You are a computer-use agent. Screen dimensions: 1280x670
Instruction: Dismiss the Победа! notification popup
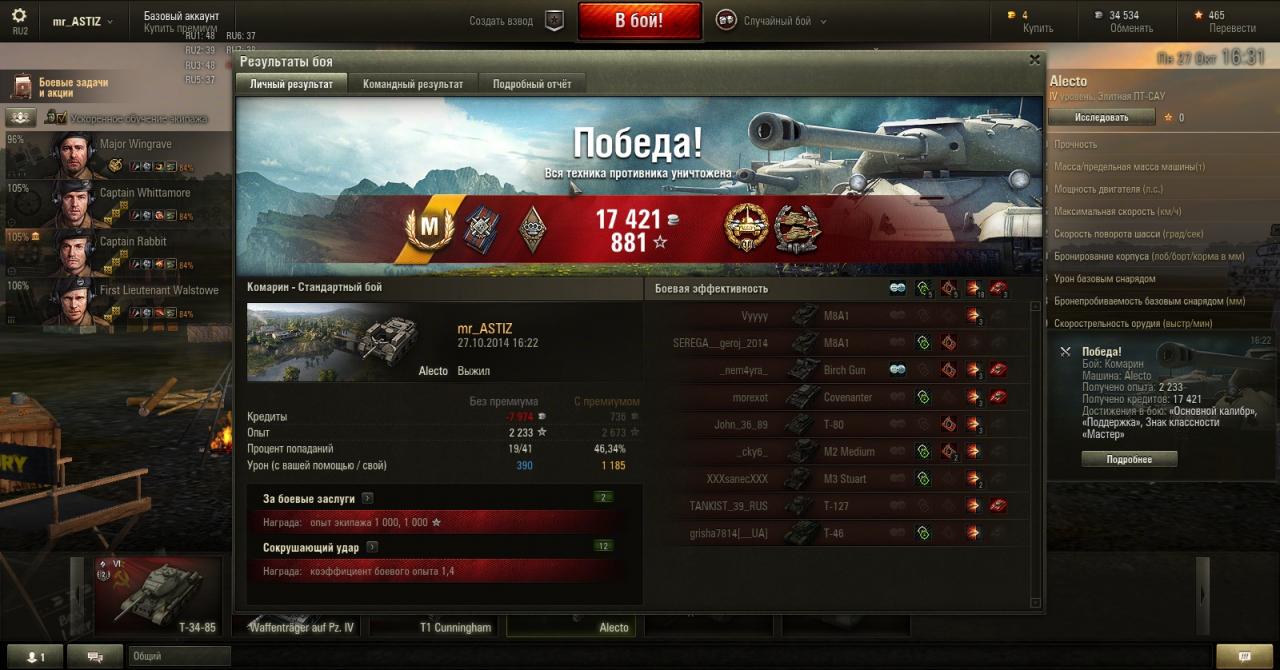tap(1065, 352)
